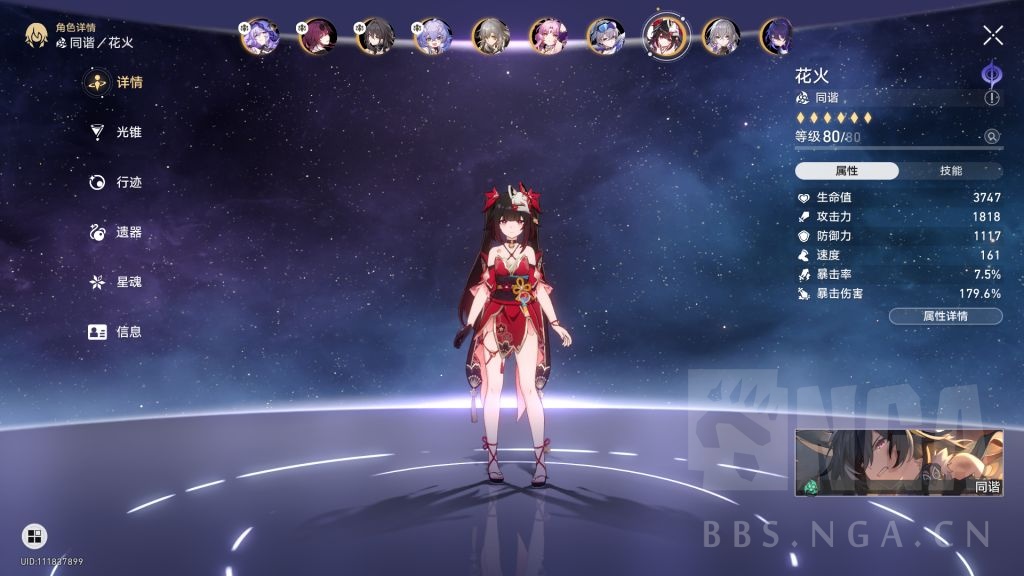Select the quantum element icon beside 花火
This screenshot has height=576, width=1024.
[991, 73]
